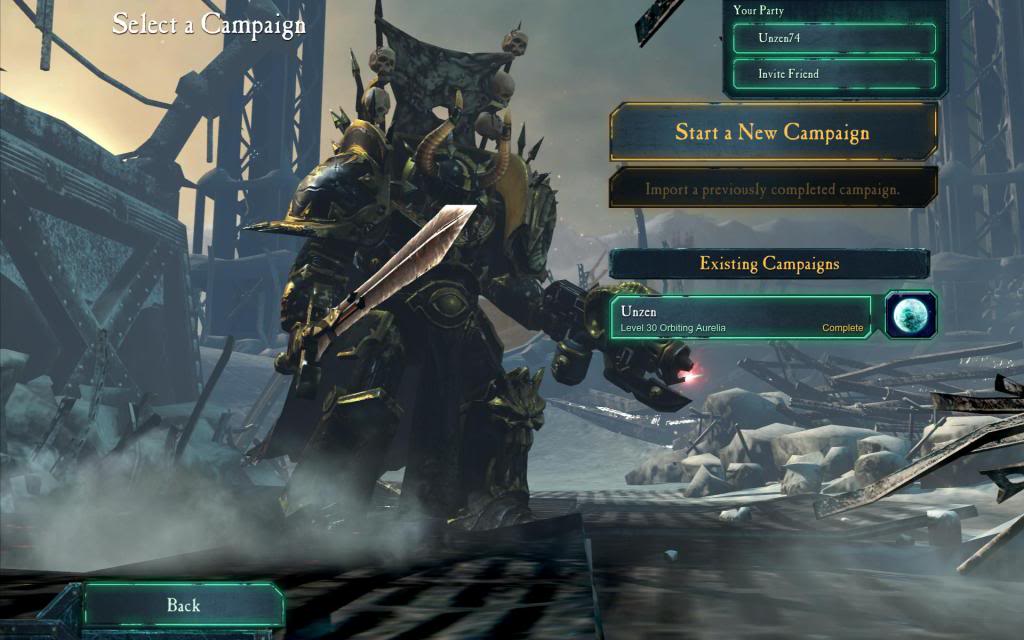
Task: Go Back to the previous menu
Action: coord(184,605)
